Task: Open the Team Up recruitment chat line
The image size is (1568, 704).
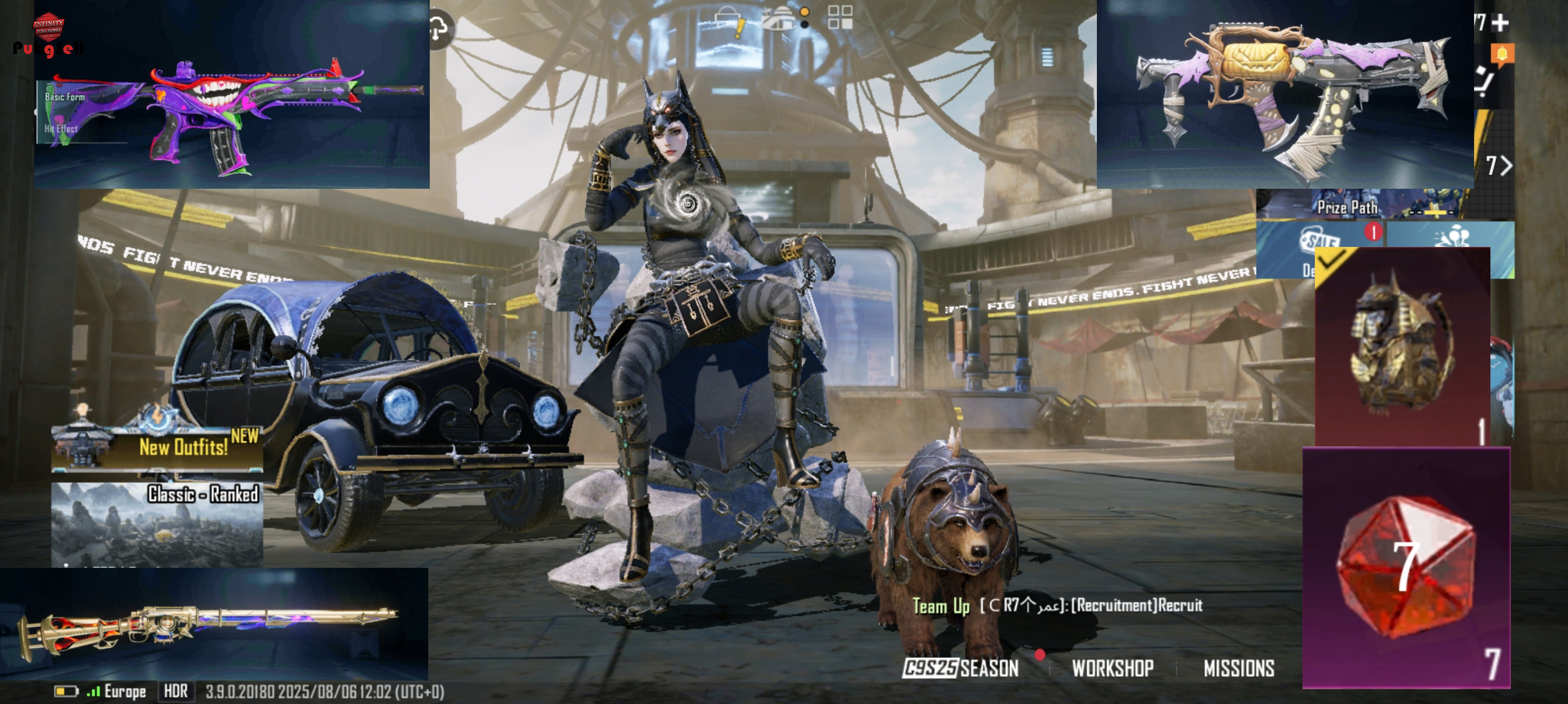Action: tap(1057, 606)
